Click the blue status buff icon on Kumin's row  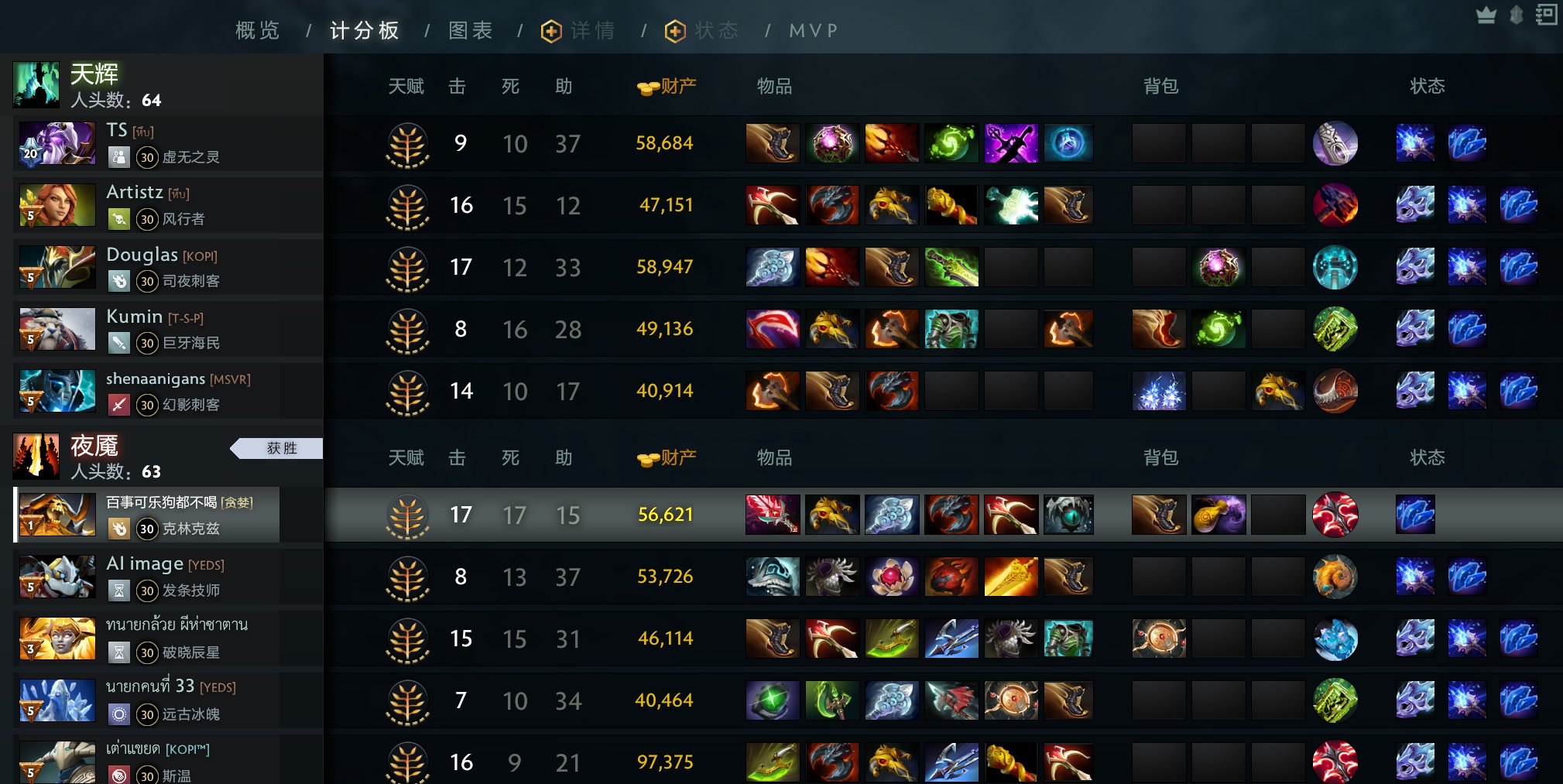click(1467, 329)
